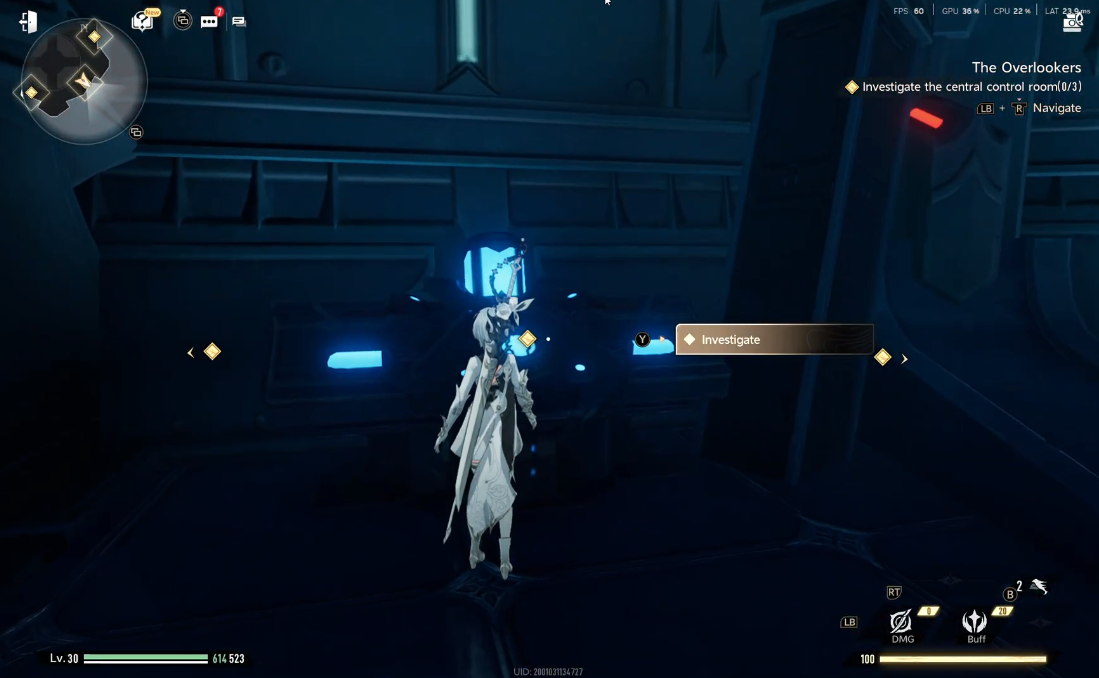Activate the Buff skill icon

[x=975, y=623]
